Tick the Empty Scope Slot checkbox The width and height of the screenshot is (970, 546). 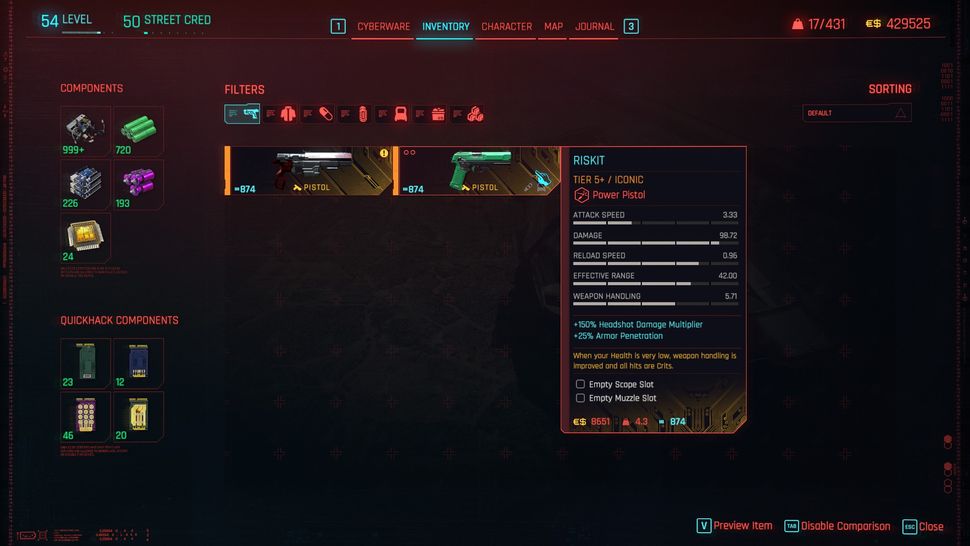[580, 384]
